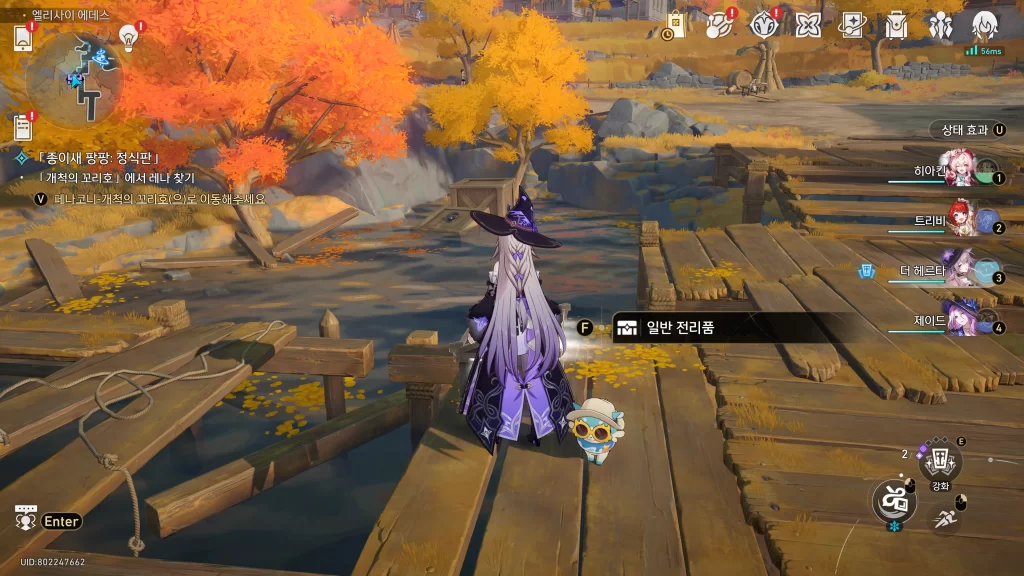Switch to party member 제이드

coord(962,321)
